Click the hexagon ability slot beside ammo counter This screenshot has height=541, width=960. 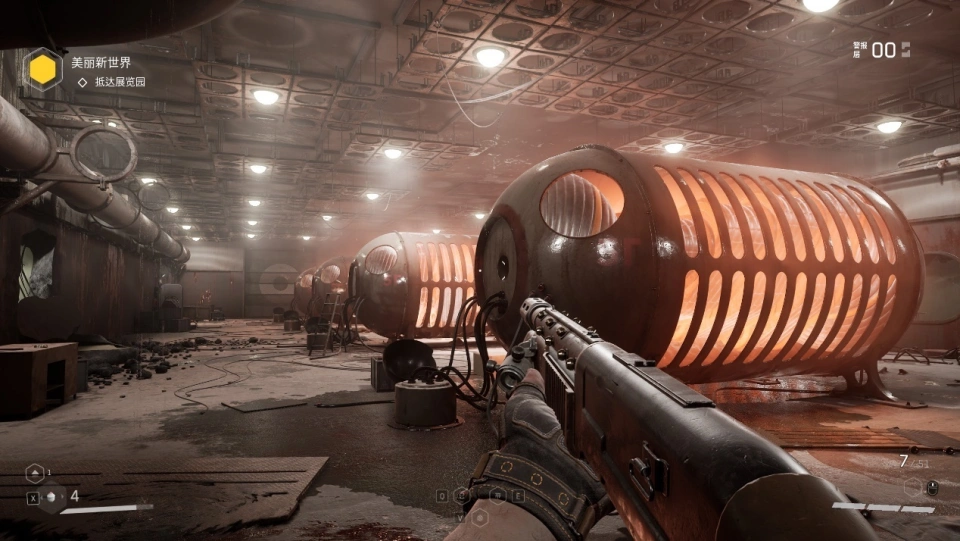(x=914, y=487)
